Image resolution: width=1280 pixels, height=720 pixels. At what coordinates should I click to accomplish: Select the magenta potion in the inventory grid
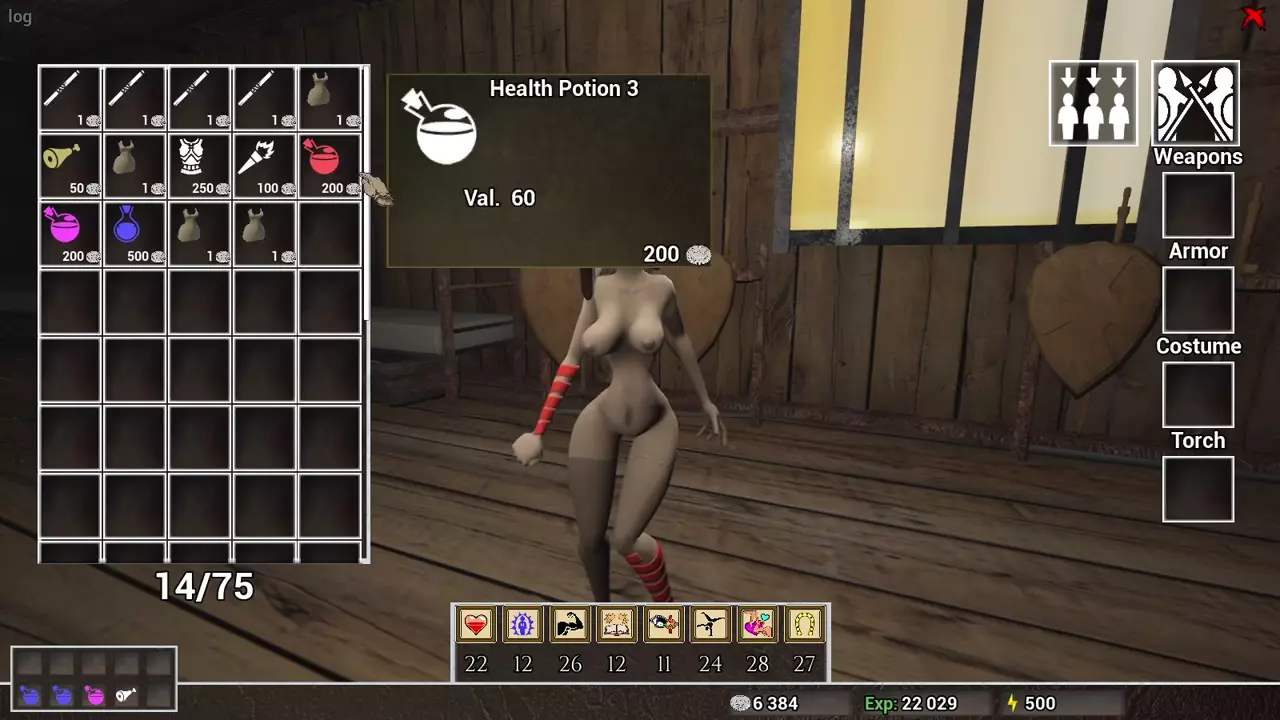(70, 232)
